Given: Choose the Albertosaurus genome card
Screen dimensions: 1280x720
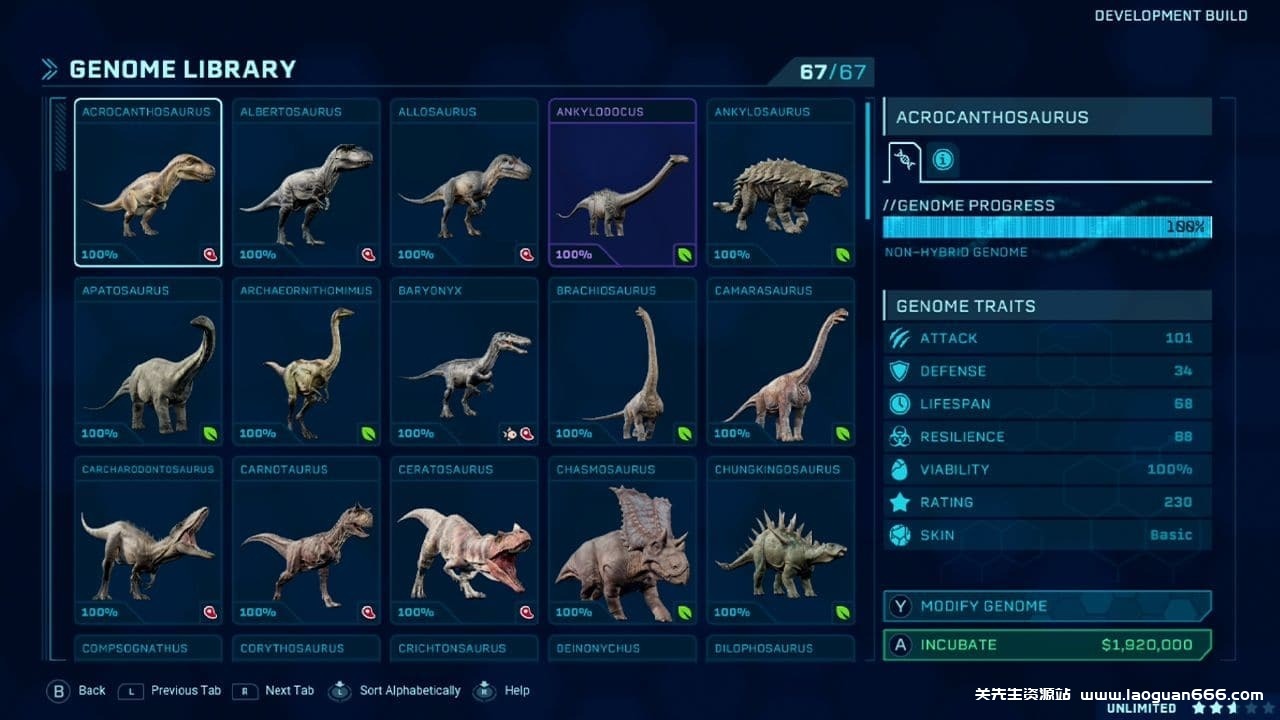Looking at the screenshot, I should (x=306, y=183).
